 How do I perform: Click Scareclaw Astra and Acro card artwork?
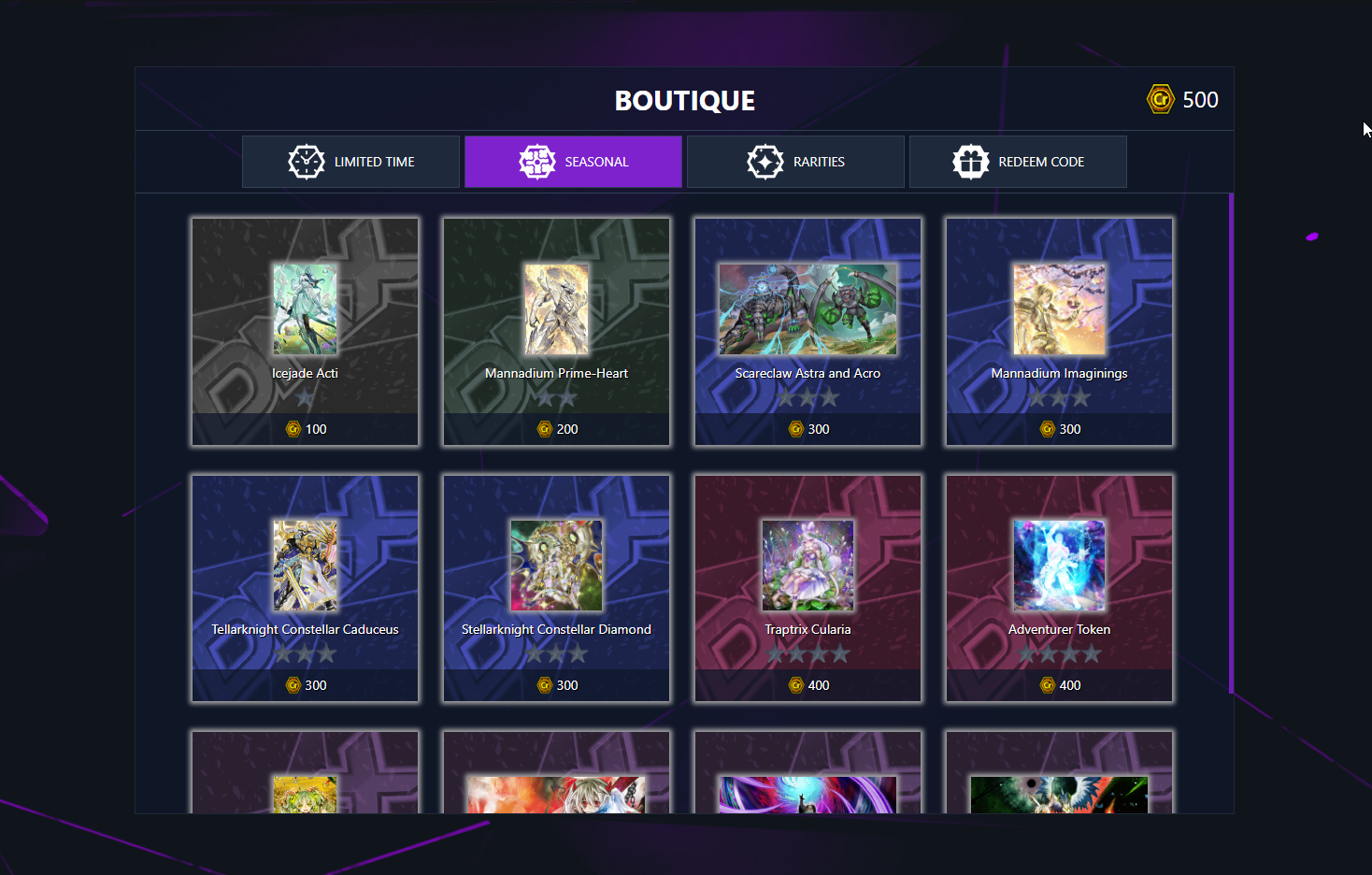click(807, 309)
